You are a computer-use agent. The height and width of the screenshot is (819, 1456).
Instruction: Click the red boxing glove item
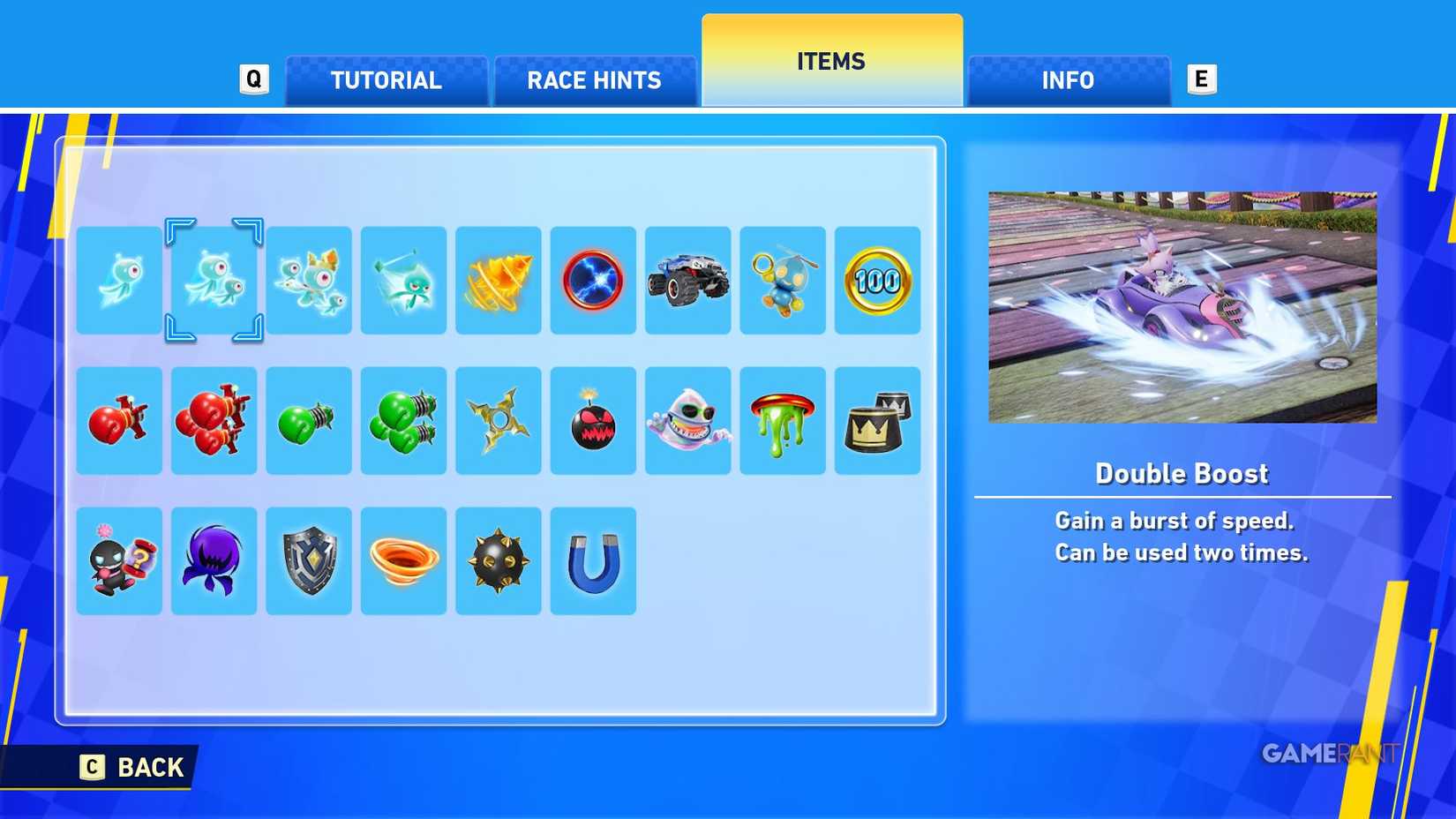tap(119, 419)
